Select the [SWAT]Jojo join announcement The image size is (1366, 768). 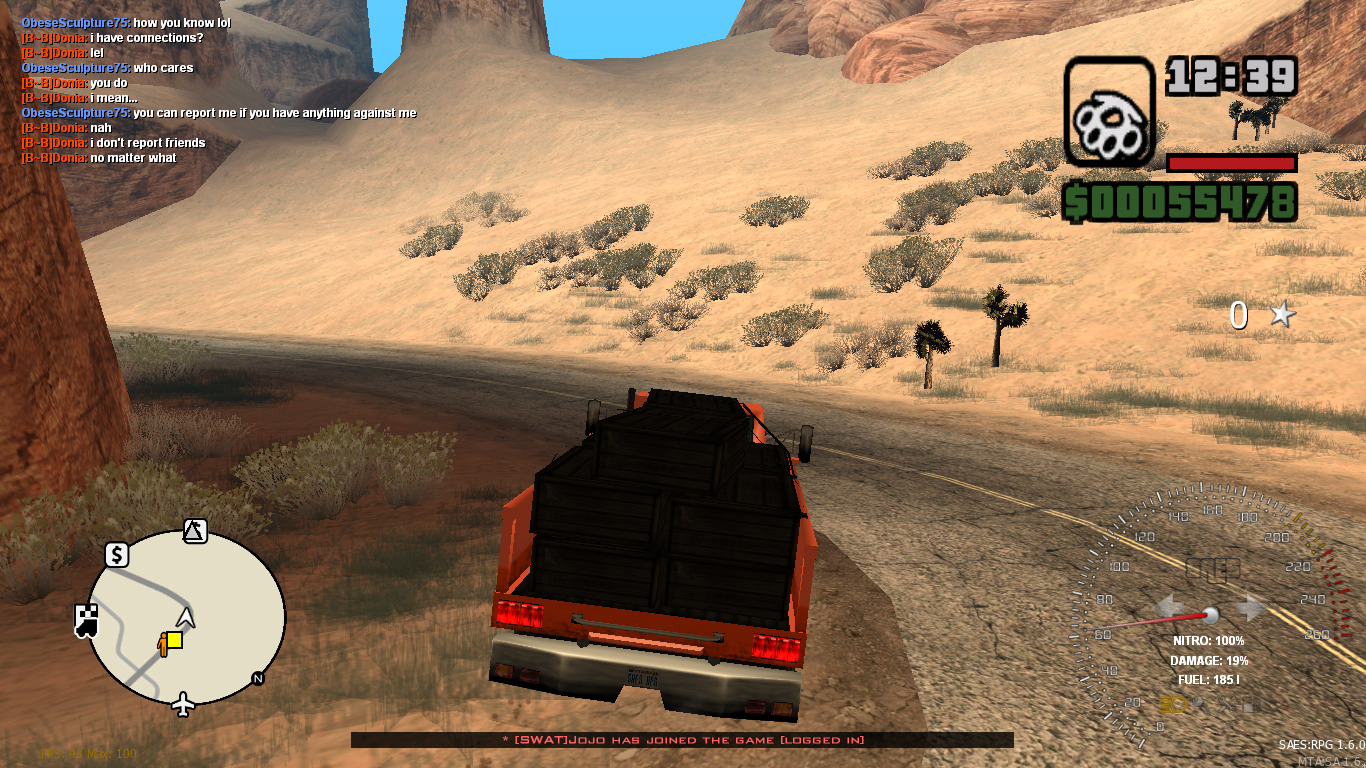coord(683,741)
